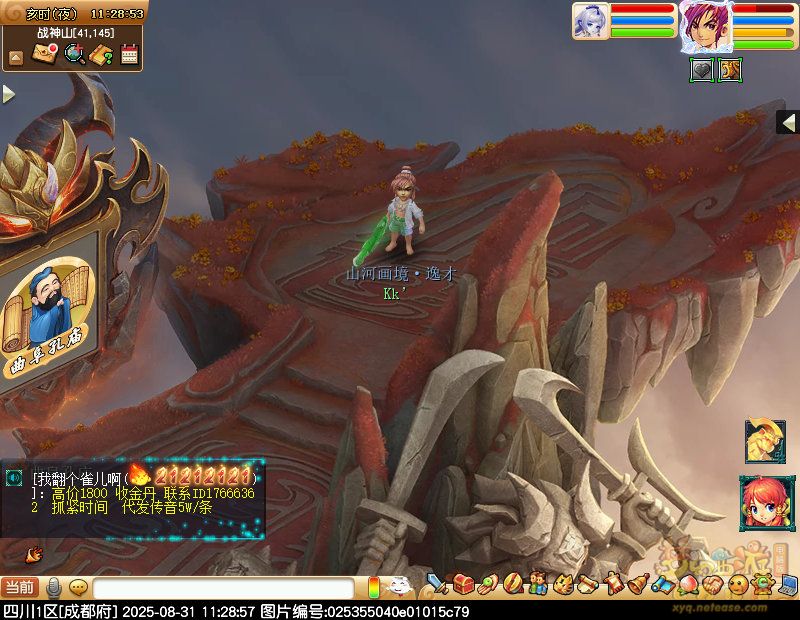The width and height of the screenshot is (800, 620).
Task: Select the pink-haired player character portrait
Action: pos(705,26)
